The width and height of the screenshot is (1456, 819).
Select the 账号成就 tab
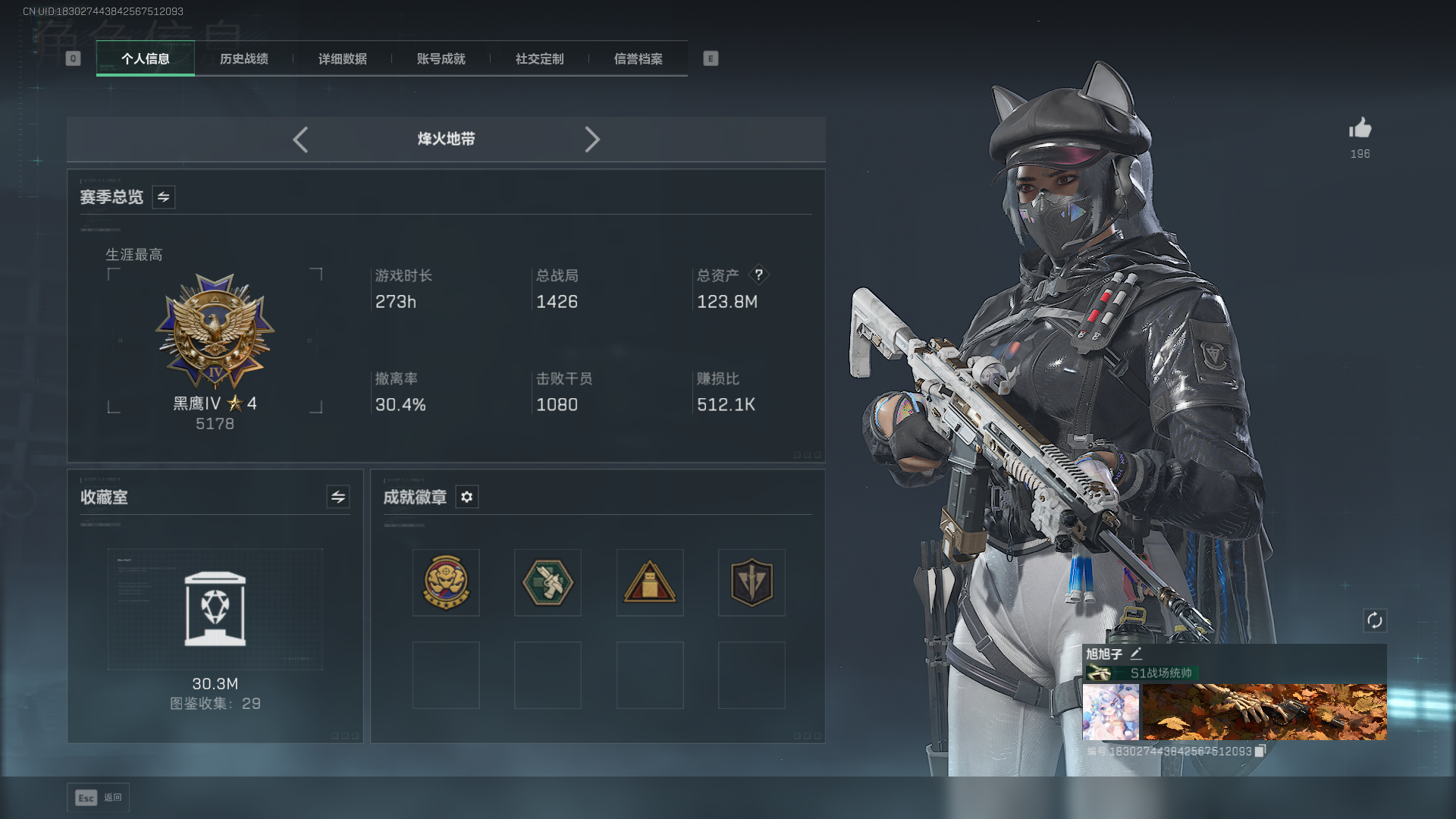pyautogui.click(x=441, y=59)
